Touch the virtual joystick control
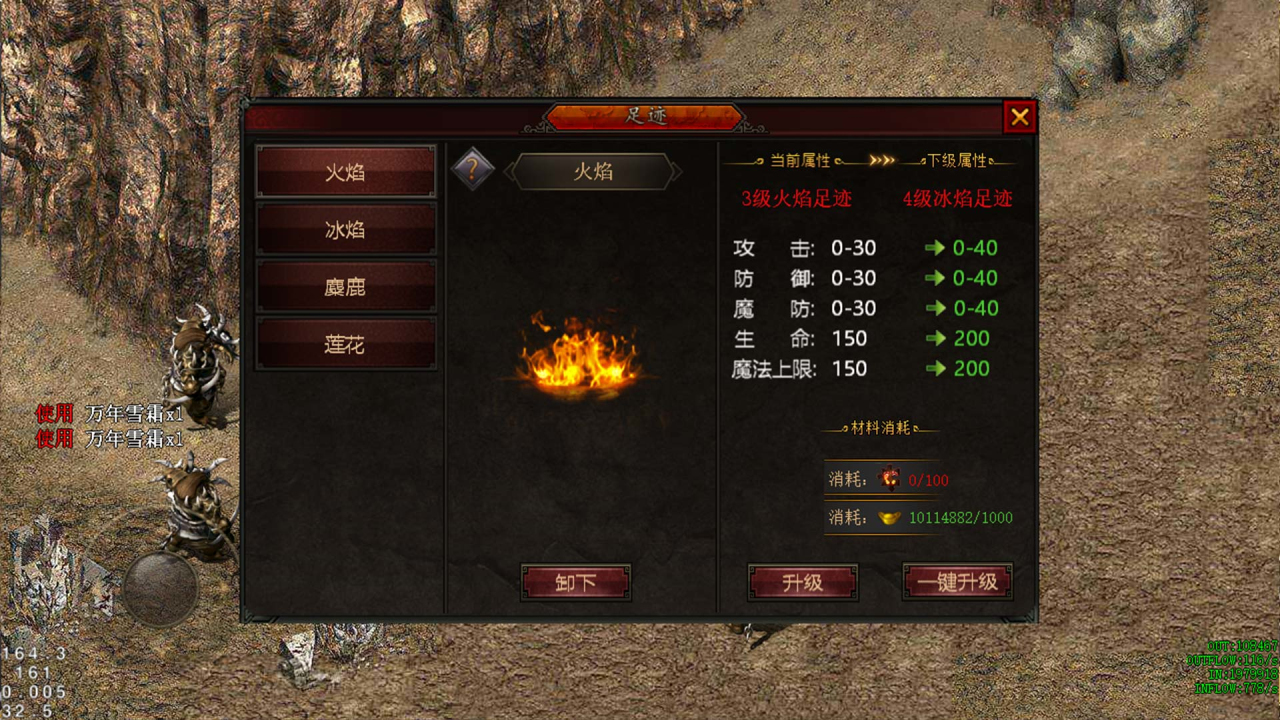1280x720 pixels. pyautogui.click(x=160, y=589)
